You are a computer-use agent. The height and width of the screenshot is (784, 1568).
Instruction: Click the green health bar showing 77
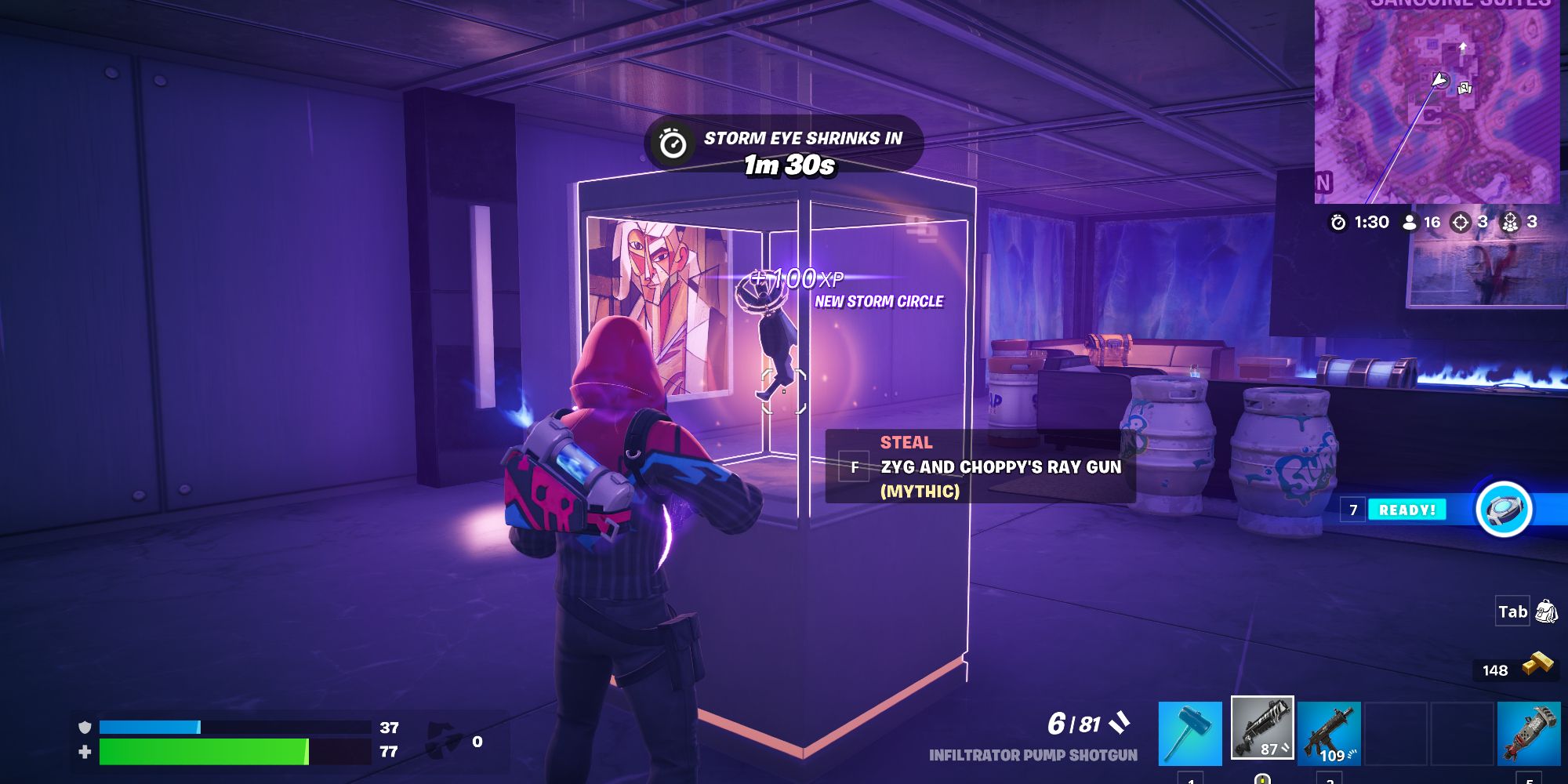pos(204,750)
